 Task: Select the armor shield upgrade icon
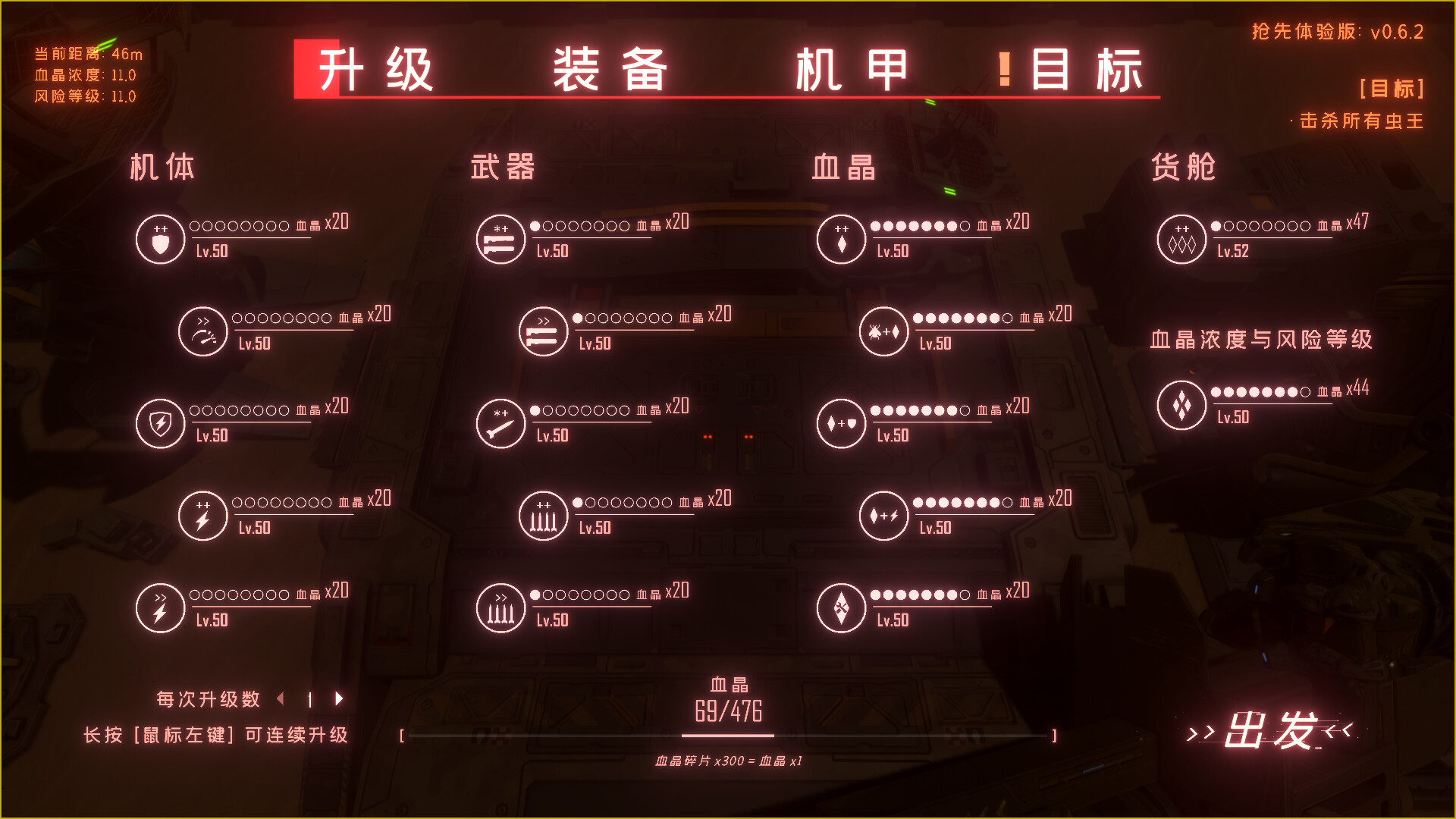[160, 239]
